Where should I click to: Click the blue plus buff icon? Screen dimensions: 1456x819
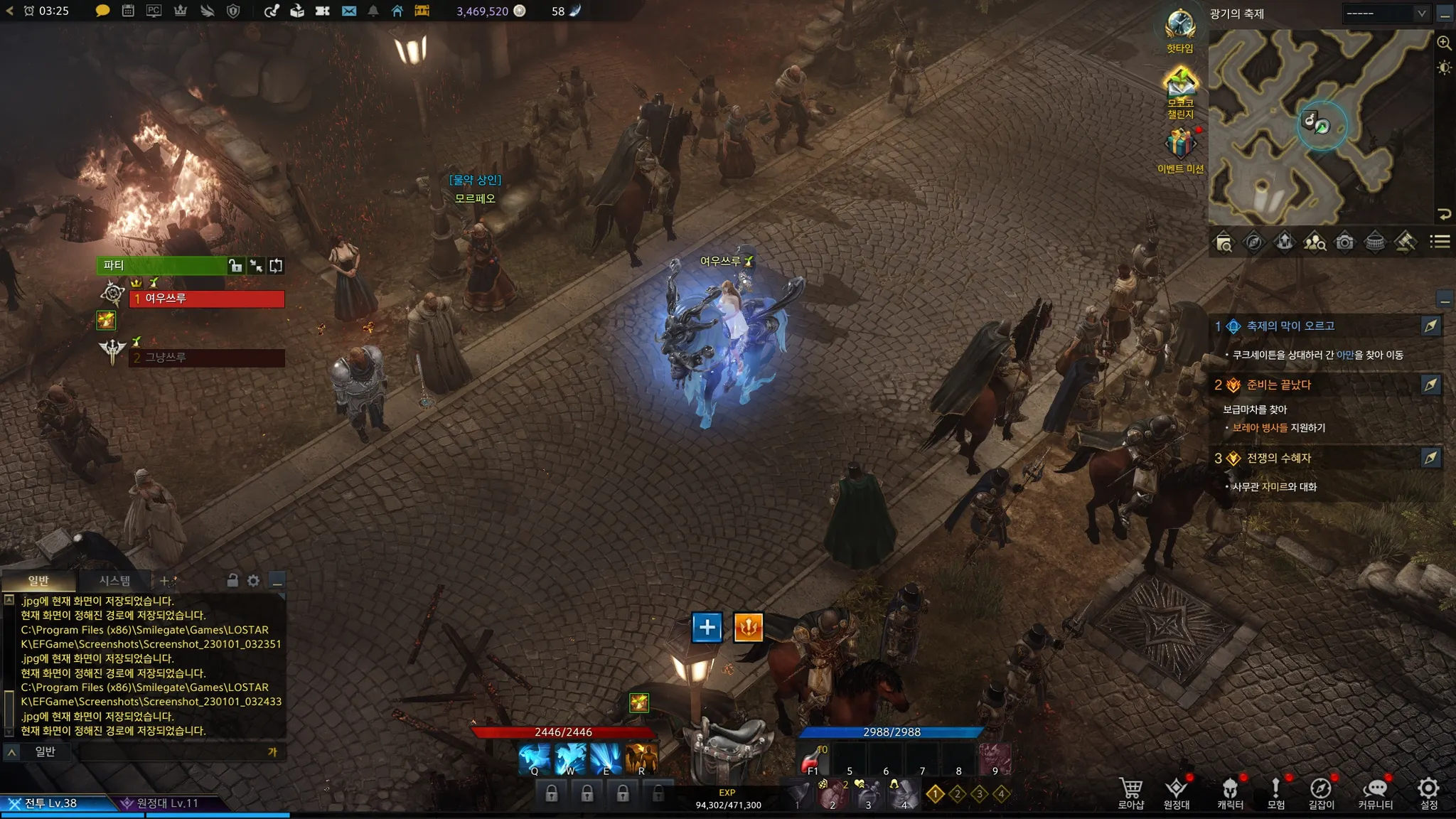pos(707,627)
